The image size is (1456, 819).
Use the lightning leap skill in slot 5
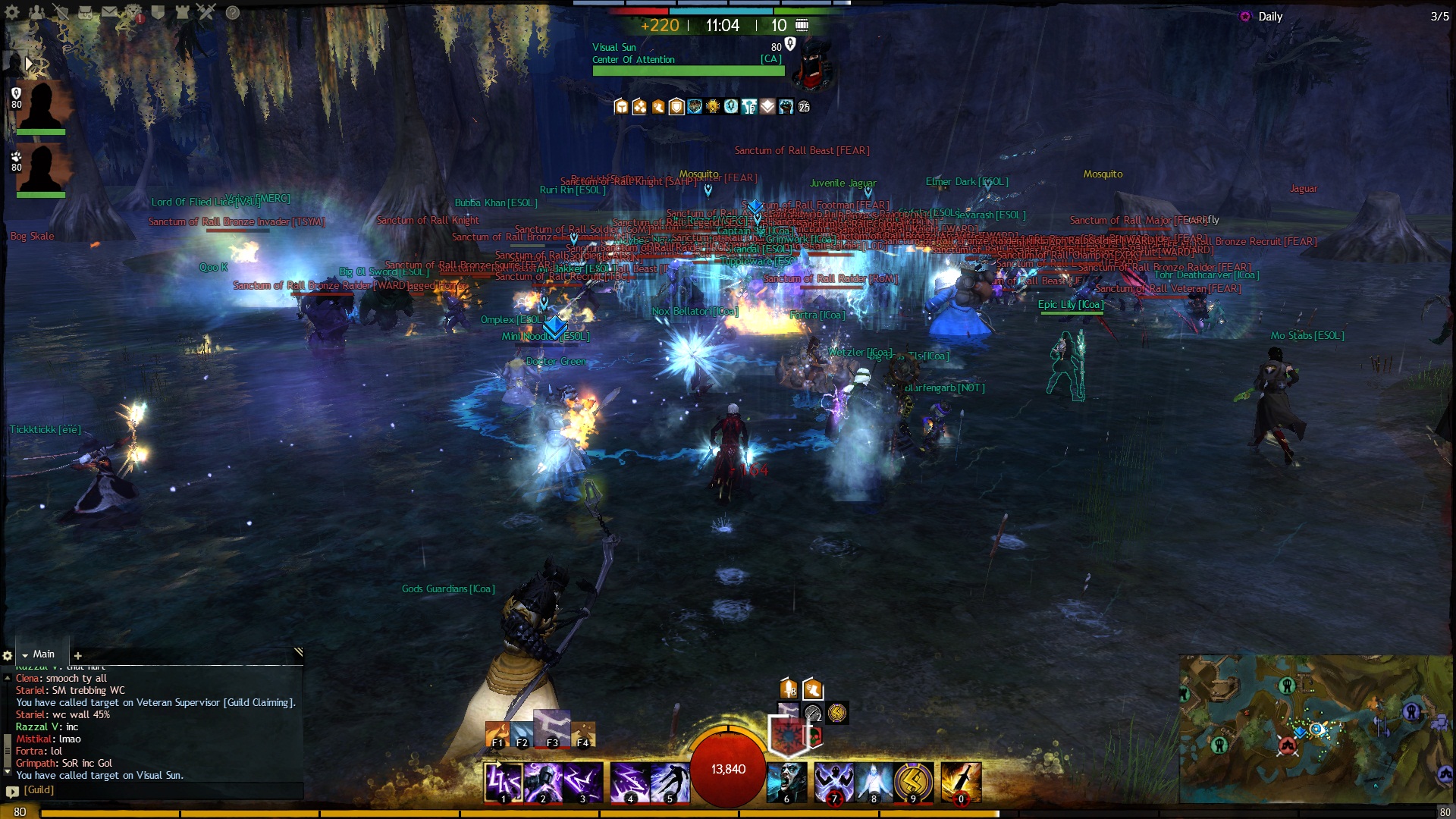(x=670, y=782)
